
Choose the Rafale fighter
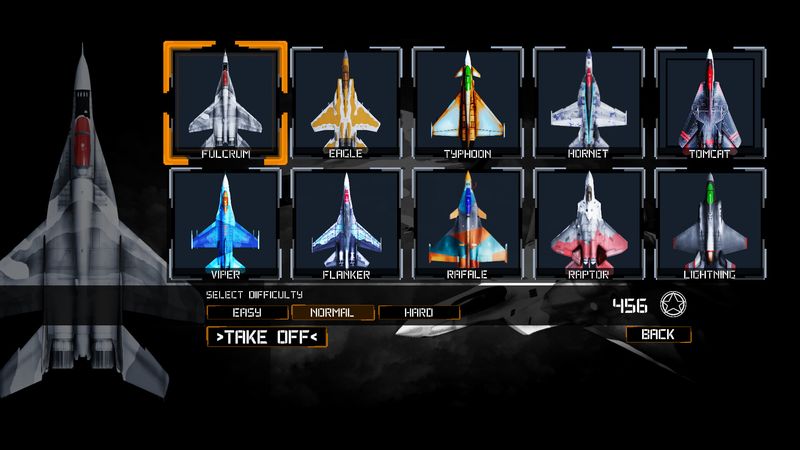467,222
